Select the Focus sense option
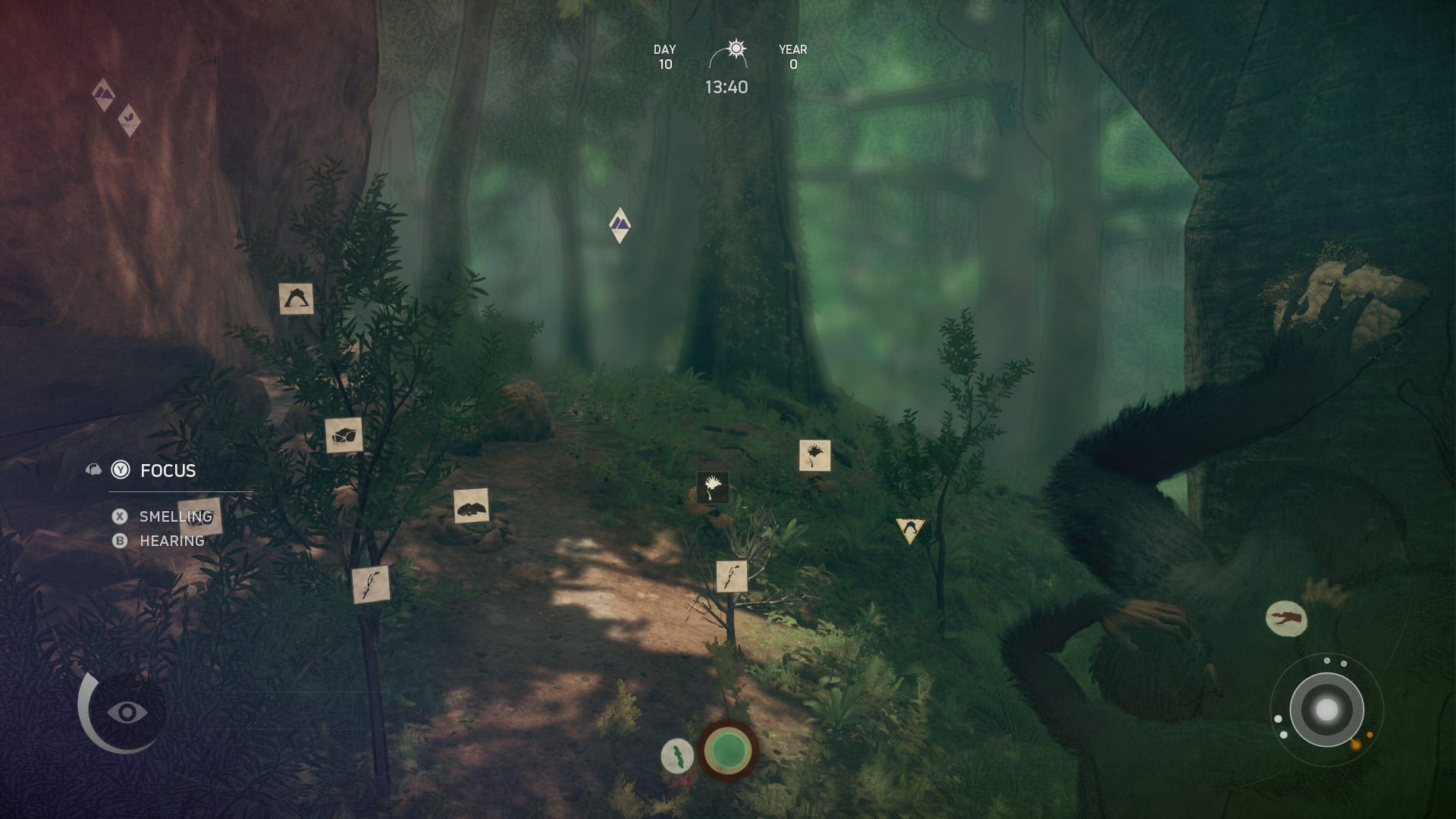 [168, 471]
